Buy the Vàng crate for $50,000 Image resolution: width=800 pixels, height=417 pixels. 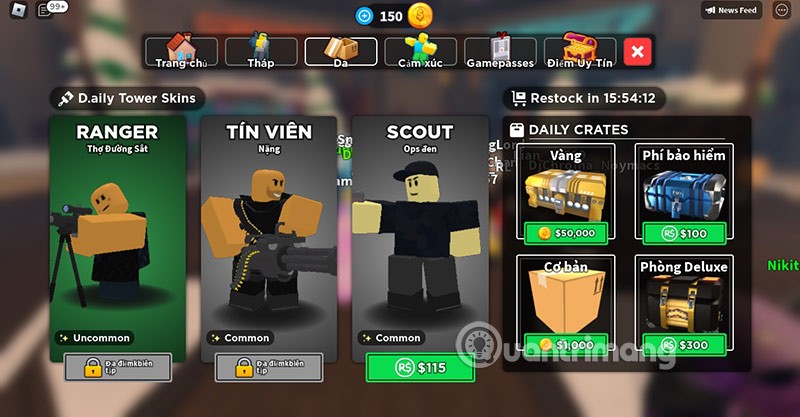[x=566, y=233]
